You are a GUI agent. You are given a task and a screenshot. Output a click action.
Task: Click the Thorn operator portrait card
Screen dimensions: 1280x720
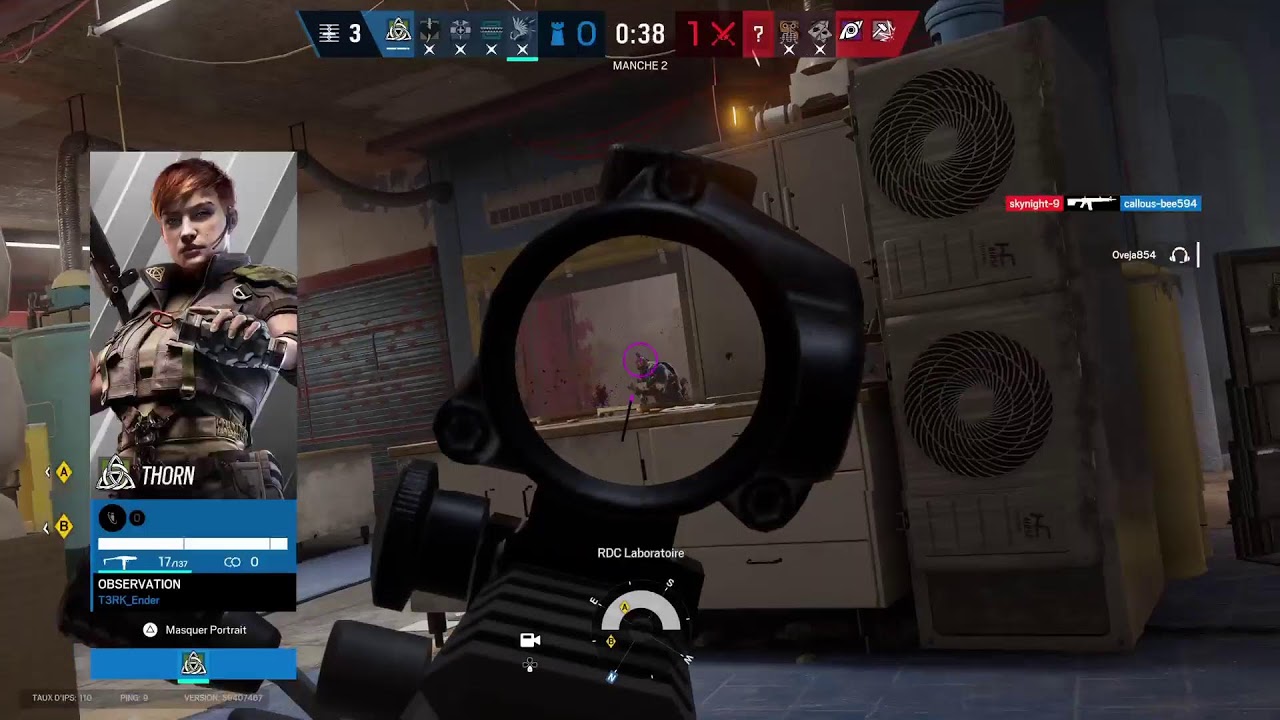(193, 325)
